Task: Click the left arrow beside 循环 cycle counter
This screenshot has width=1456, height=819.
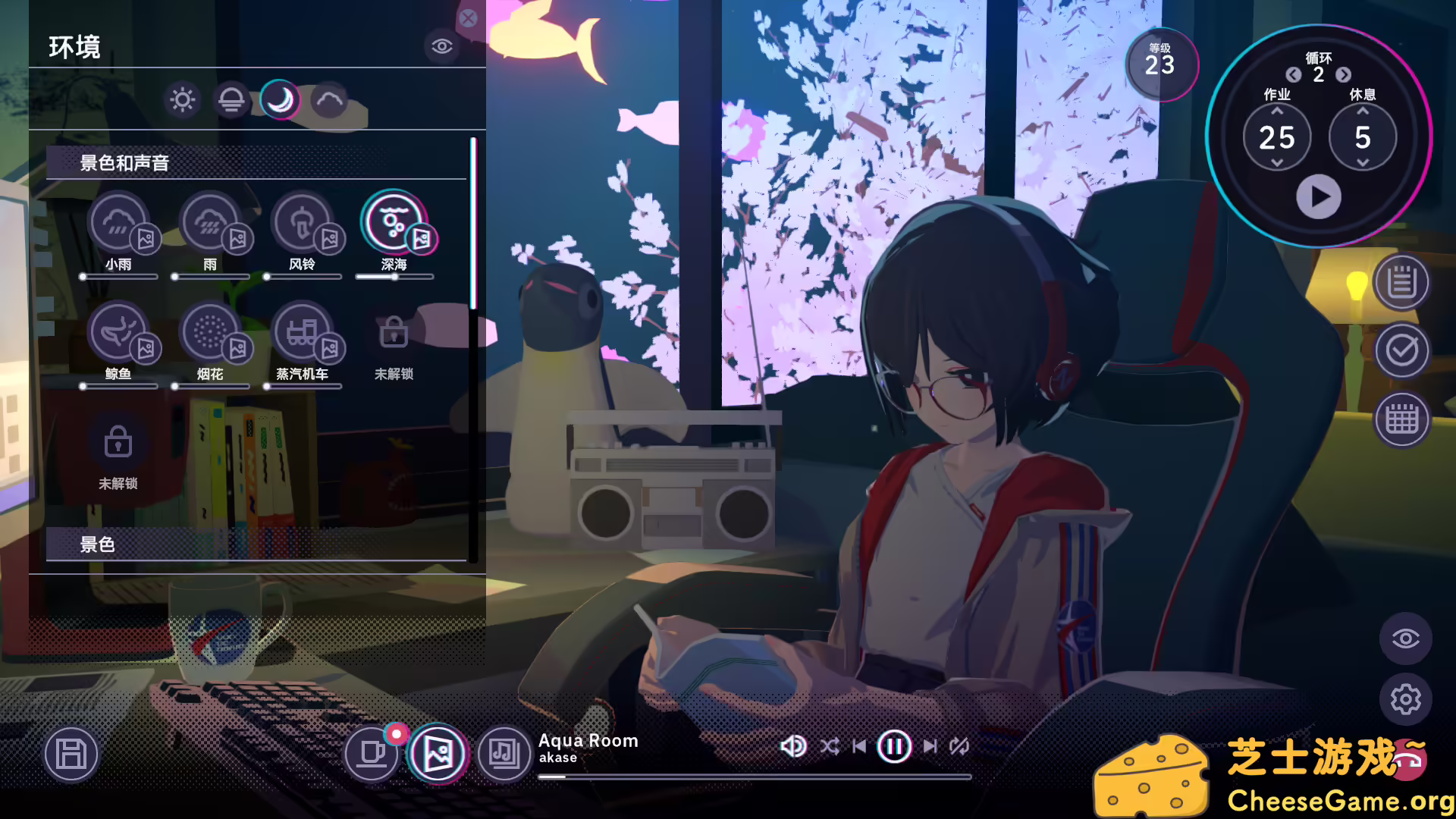Action: click(x=1294, y=76)
